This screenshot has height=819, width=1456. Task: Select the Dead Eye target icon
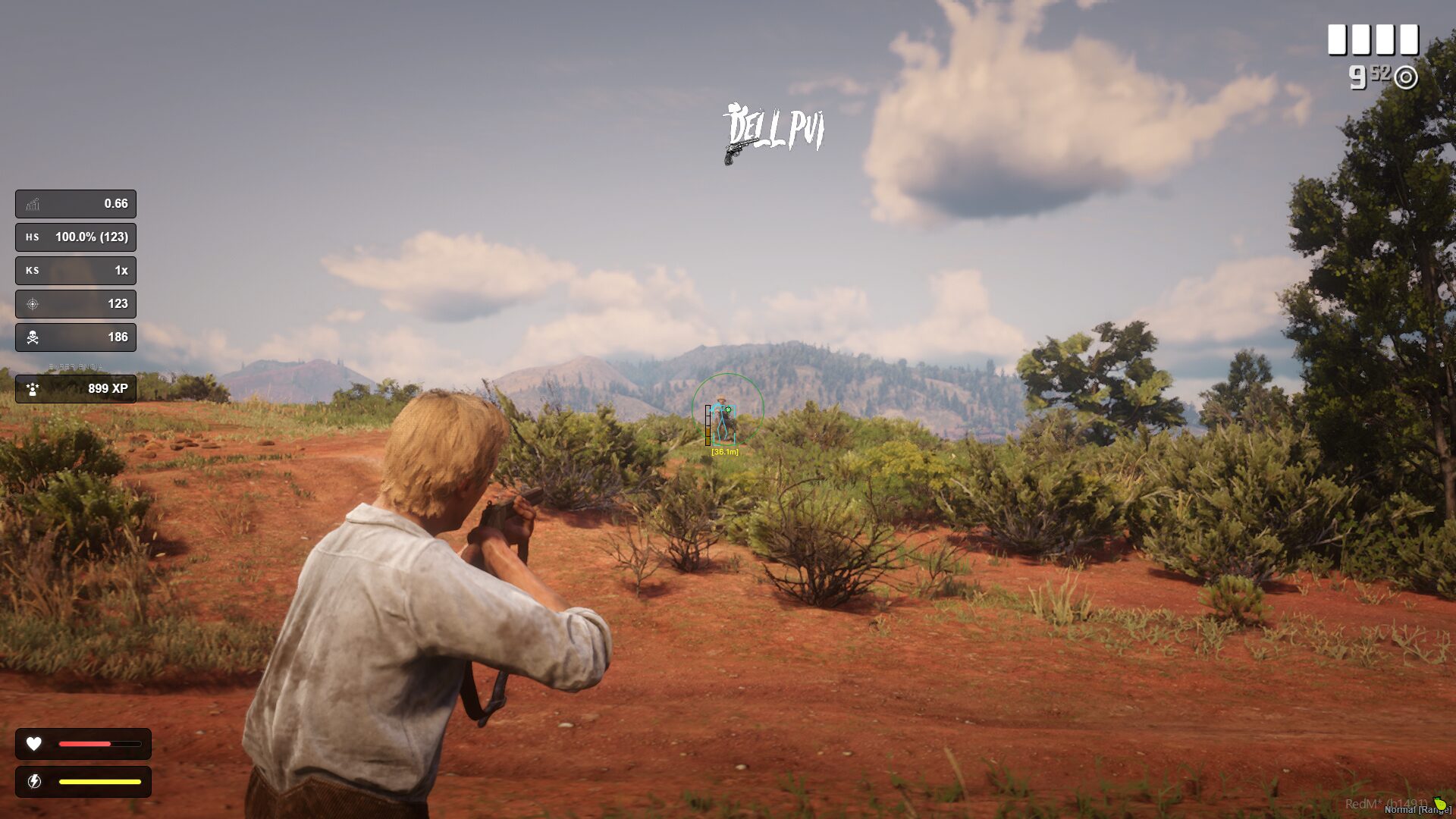point(1405,77)
